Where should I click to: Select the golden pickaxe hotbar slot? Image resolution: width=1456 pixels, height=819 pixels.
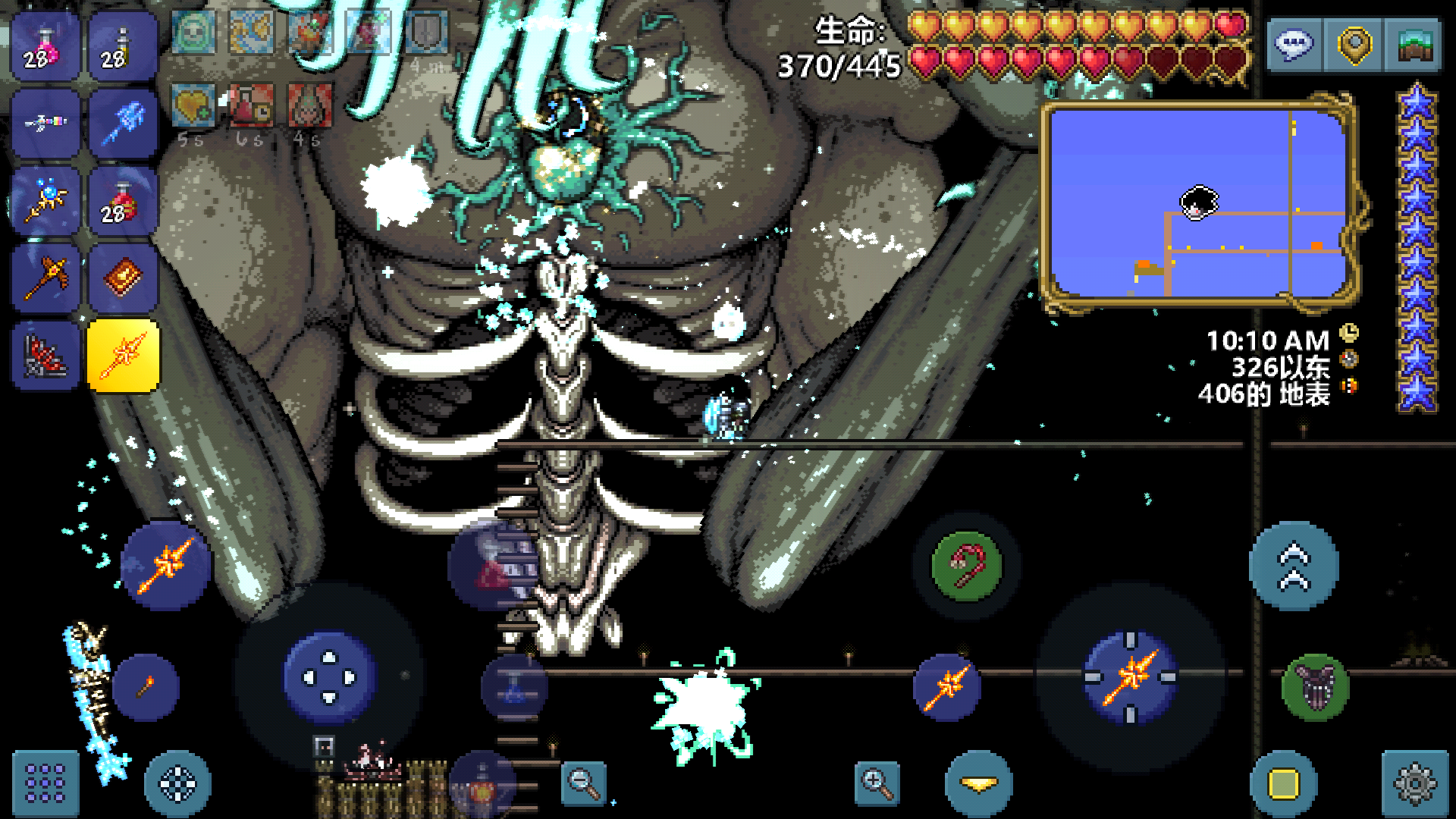click(45, 278)
